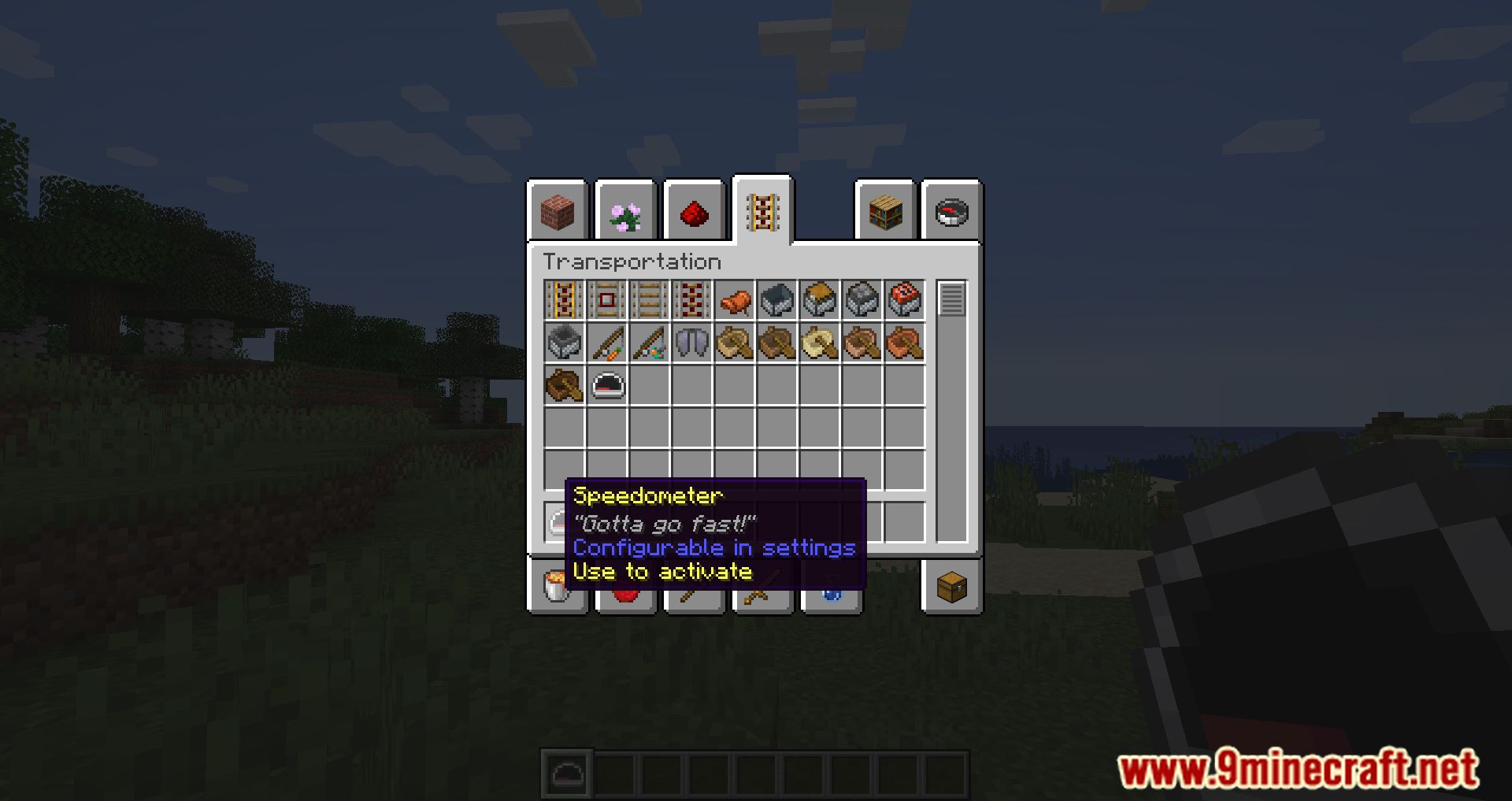1512x801 pixels.
Task: Open the Decoration flowers tab
Action: [x=624, y=213]
